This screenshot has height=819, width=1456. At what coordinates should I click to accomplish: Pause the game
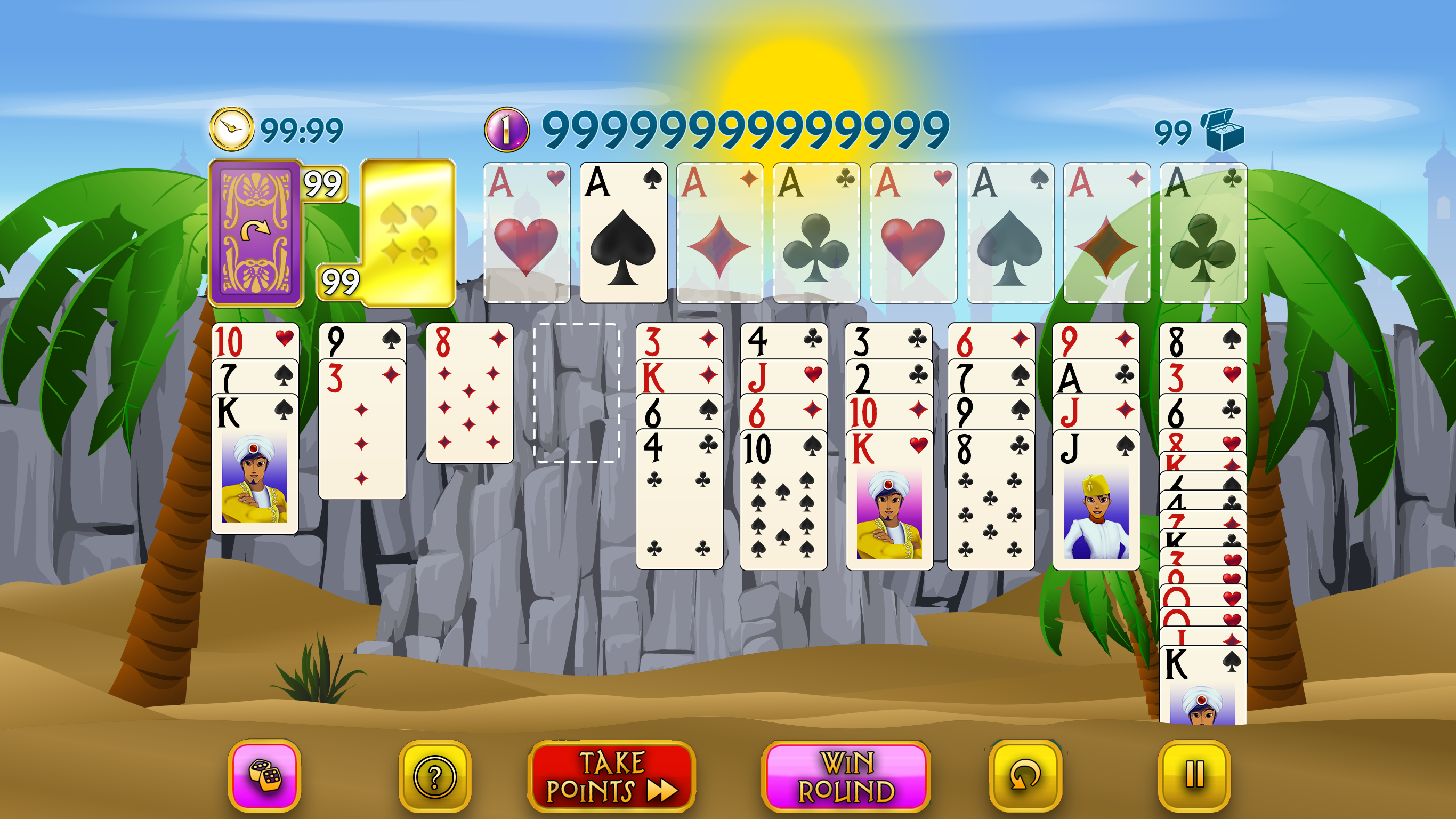coord(1194,775)
